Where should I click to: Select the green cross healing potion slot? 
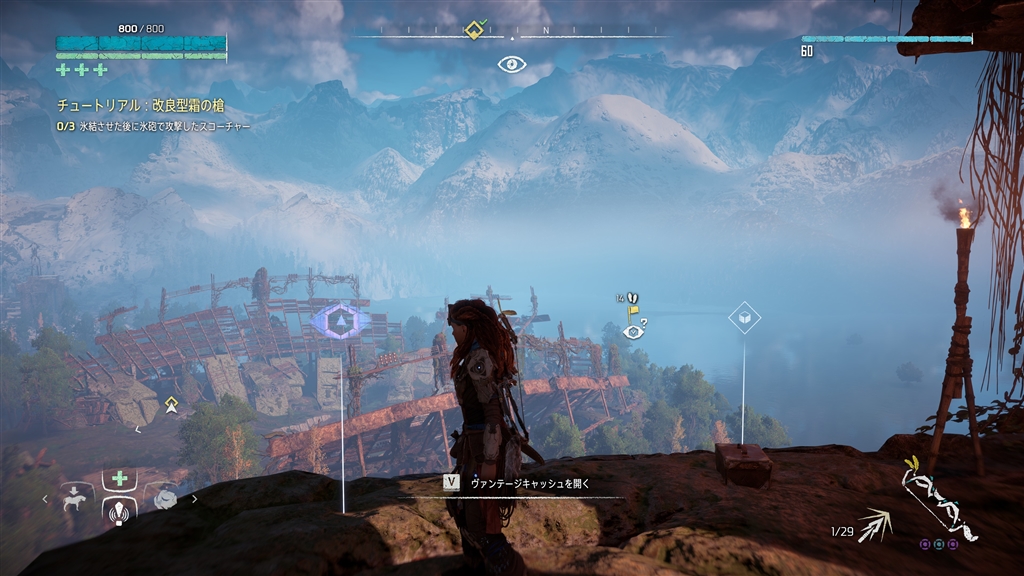120,479
